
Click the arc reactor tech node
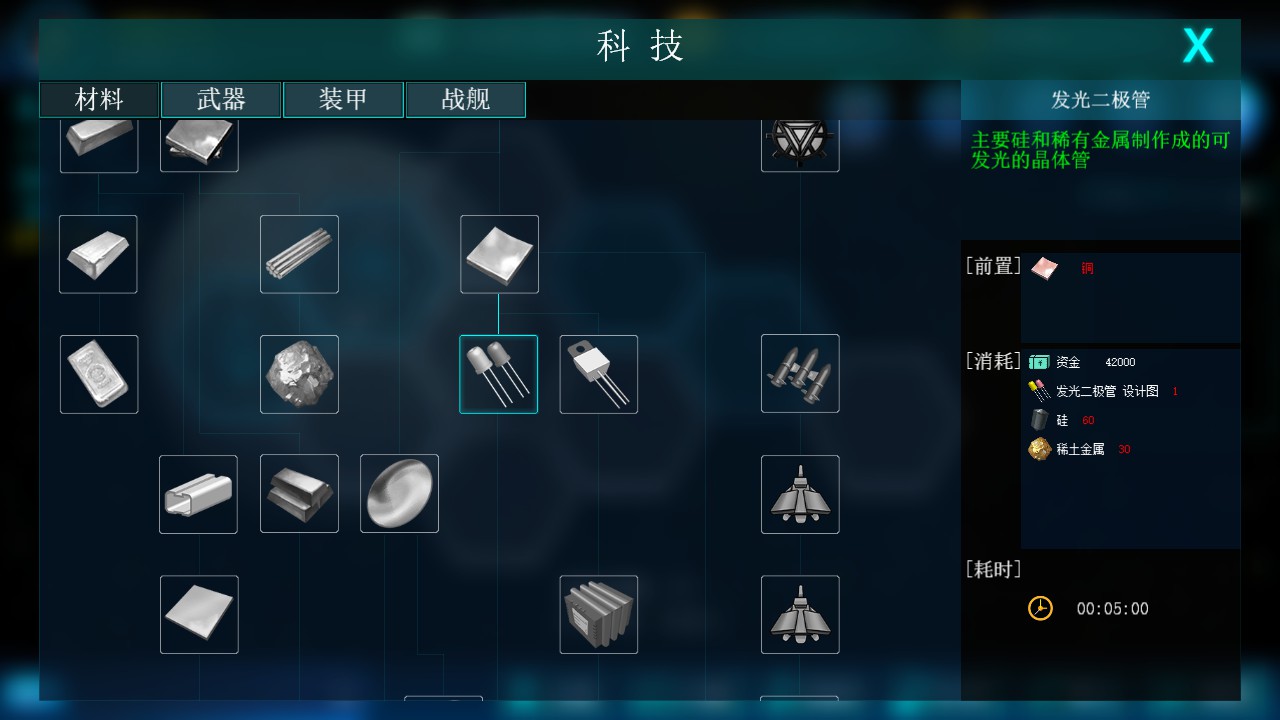(800, 140)
